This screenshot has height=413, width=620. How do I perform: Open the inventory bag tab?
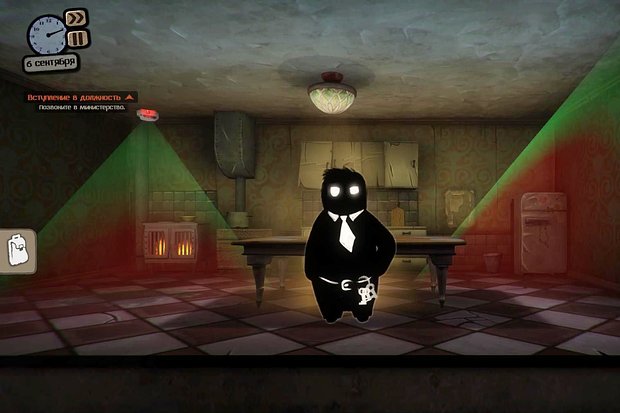[x=17, y=250]
